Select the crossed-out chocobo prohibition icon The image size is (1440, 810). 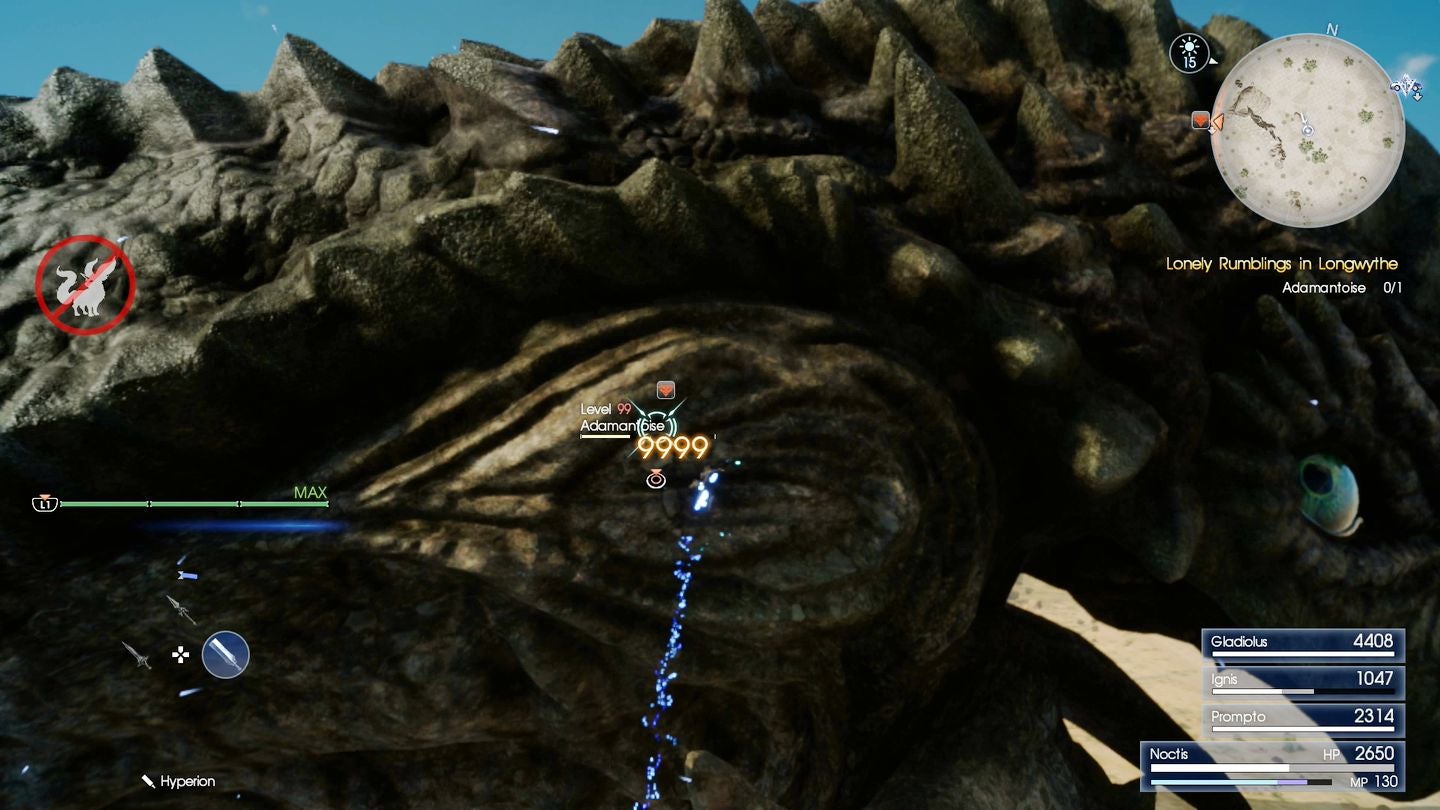point(85,283)
